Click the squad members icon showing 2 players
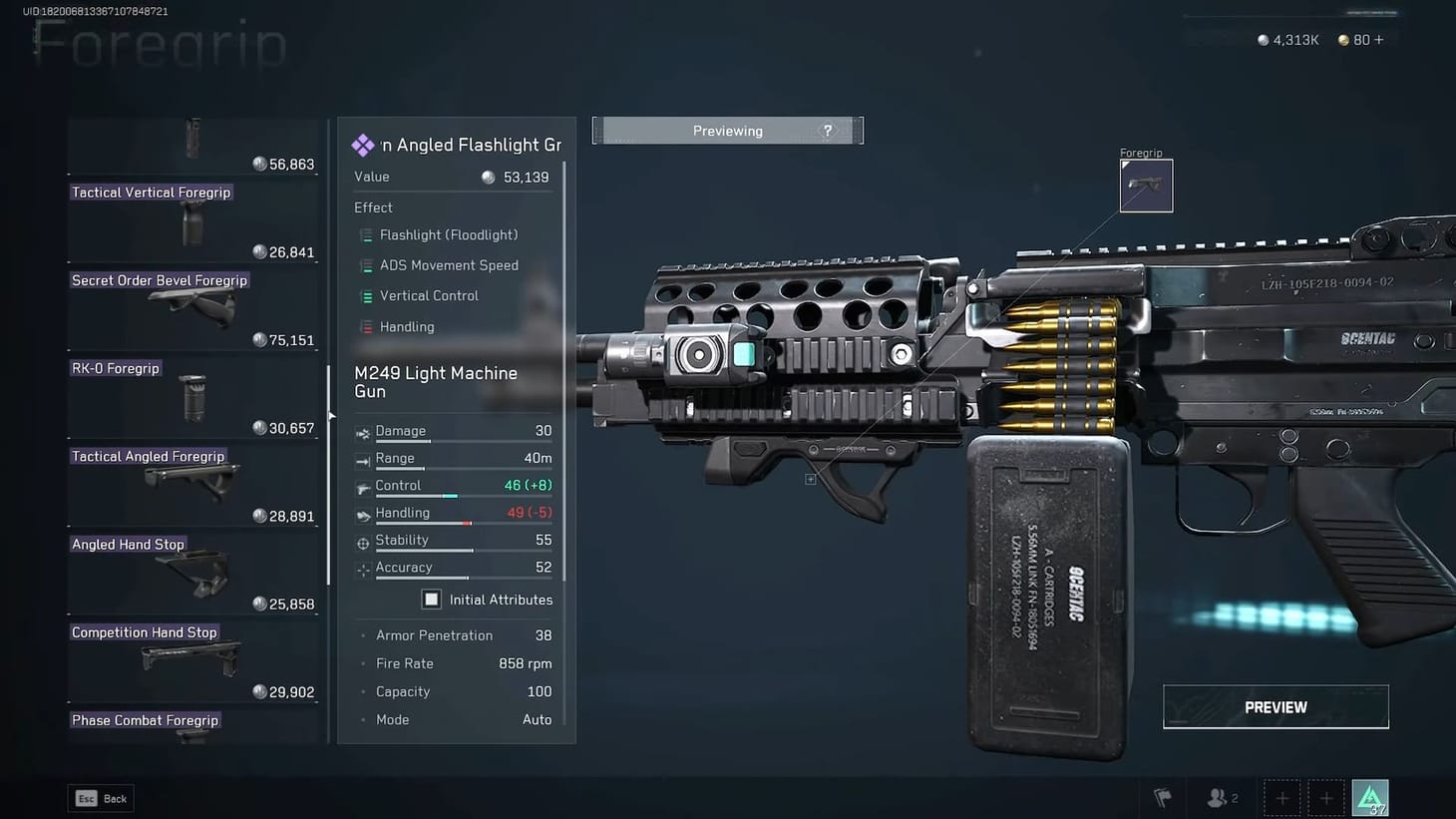The image size is (1456, 819). pos(1219,797)
